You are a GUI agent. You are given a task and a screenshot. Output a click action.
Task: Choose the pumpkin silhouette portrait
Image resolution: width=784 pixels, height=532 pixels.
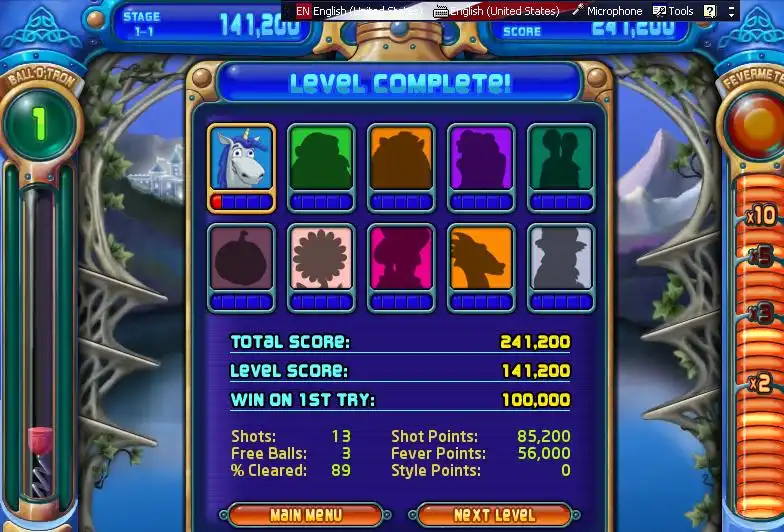(241, 258)
